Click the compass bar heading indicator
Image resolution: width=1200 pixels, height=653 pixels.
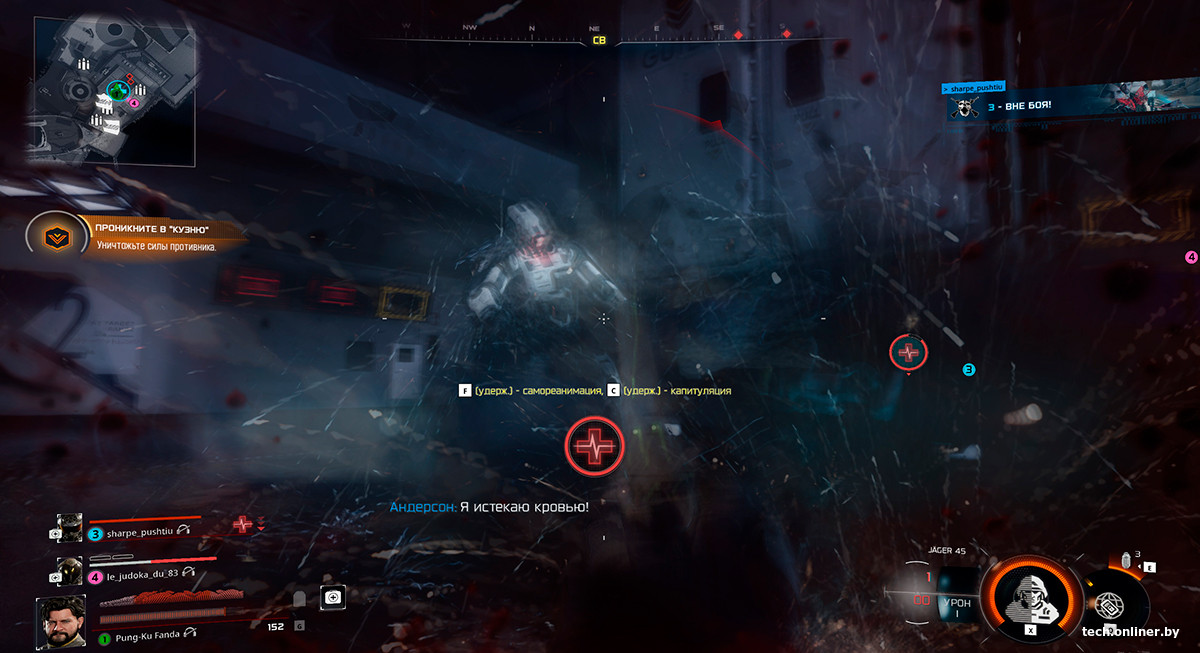pos(599,41)
